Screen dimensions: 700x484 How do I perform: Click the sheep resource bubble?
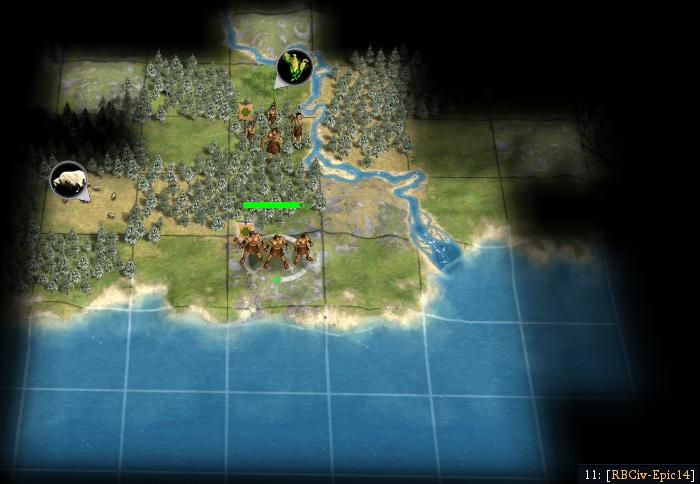[68, 179]
